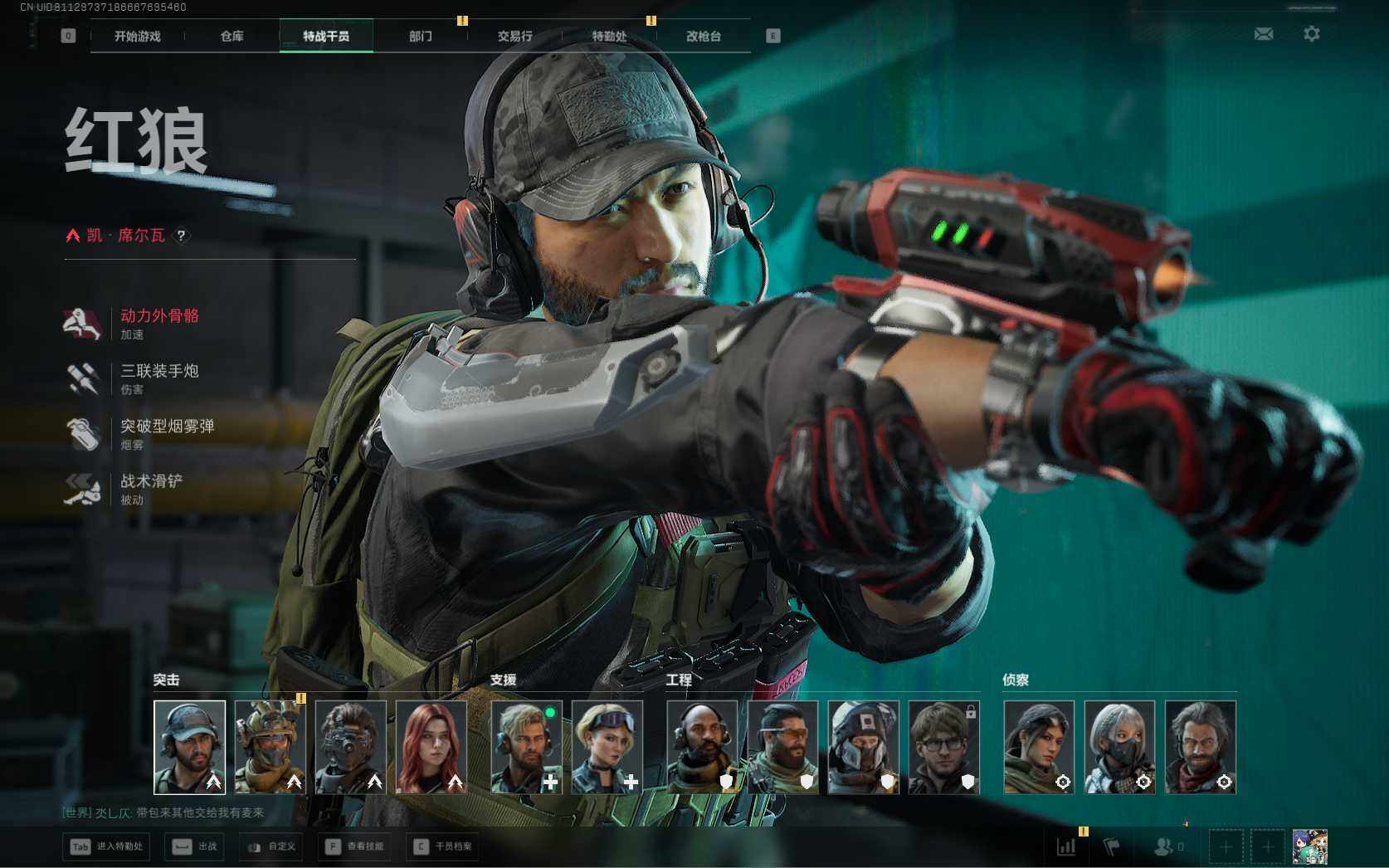View the 三联装手炮 skill
This screenshot has width=1389, height=868.
click(159, 371)
